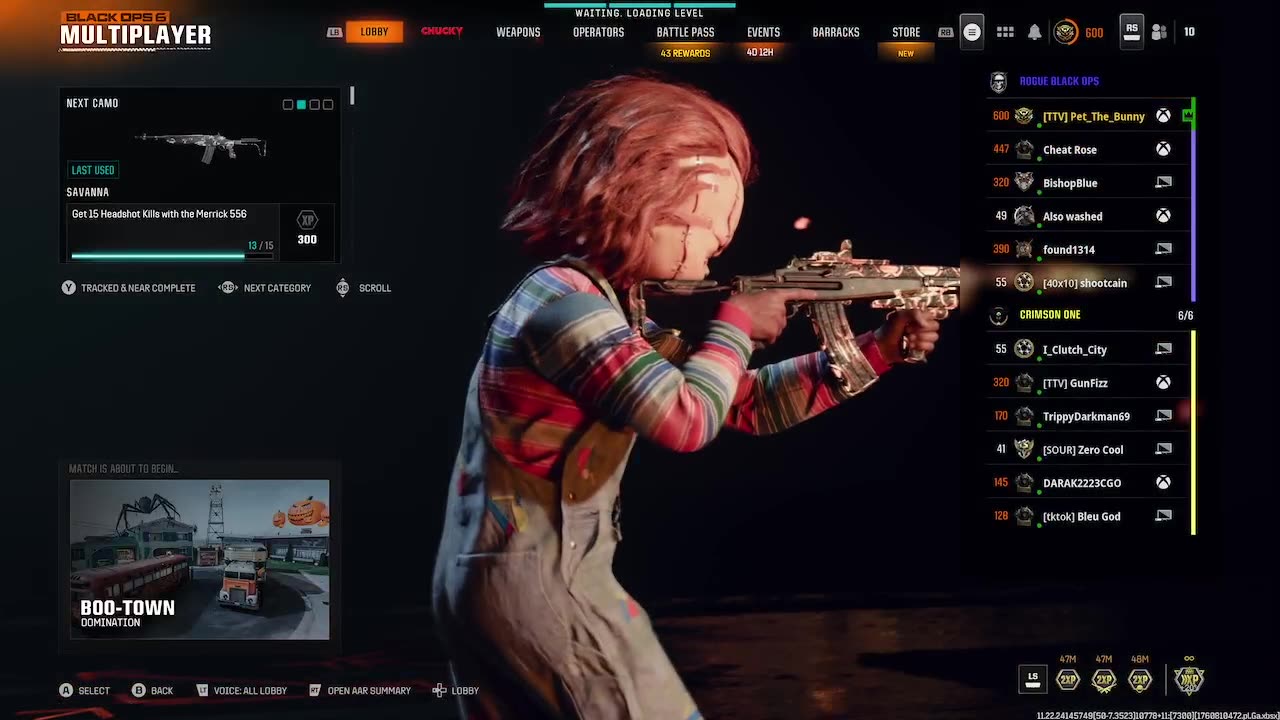The image size is (1280, 720).
Task: Open the Lobby tab
Action: [x=374, y=32]
